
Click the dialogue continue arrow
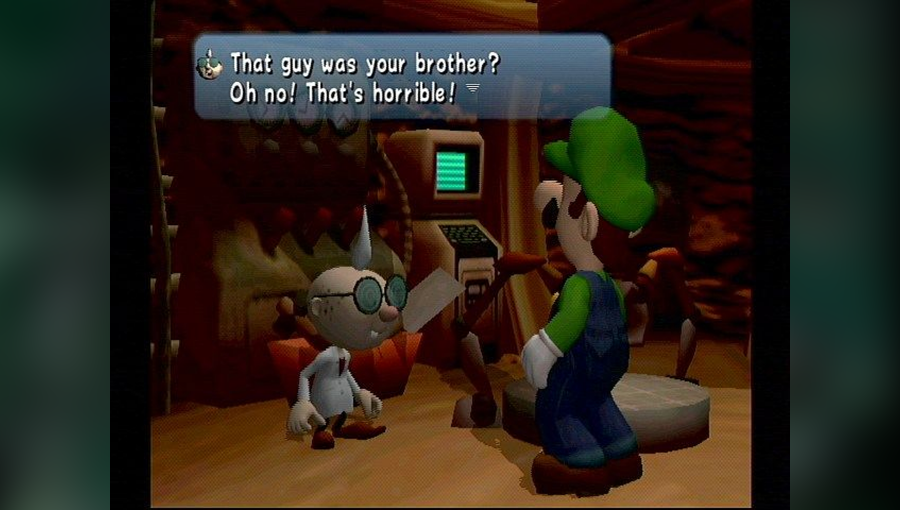pyautogui.click(x=473, y=89)
